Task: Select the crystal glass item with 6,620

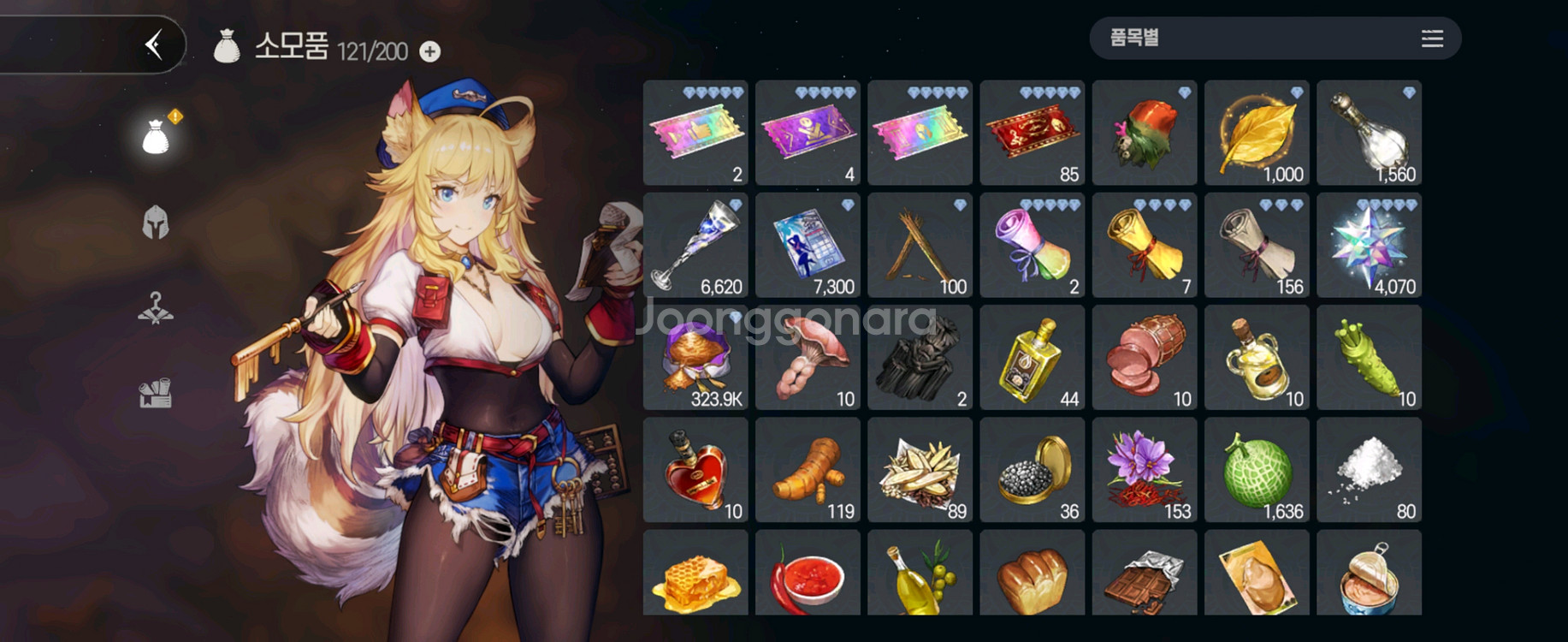Action: pyautogui.click(x=695, y=246)
